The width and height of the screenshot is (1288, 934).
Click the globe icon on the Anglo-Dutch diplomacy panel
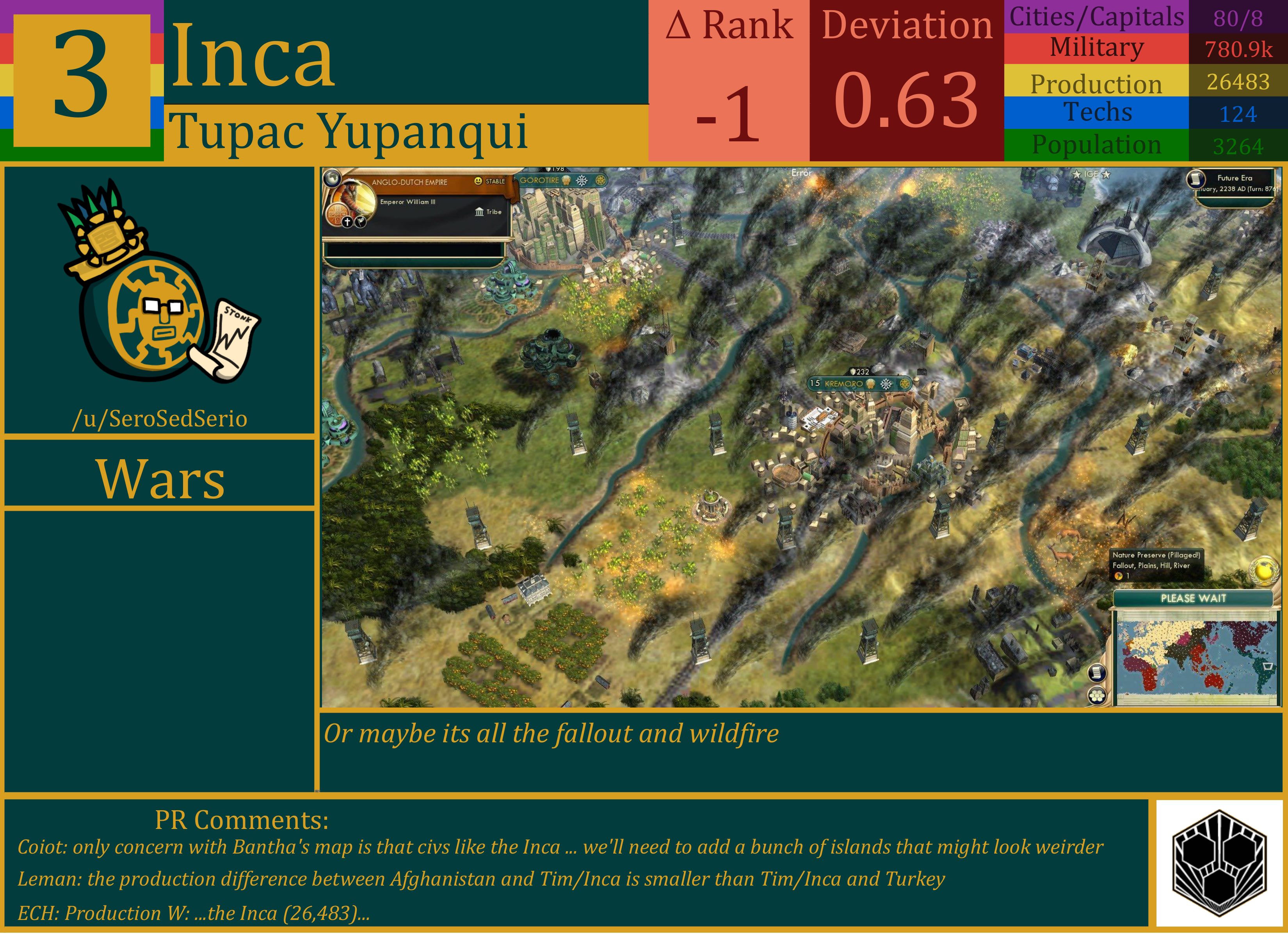click(x=333, y=179)
